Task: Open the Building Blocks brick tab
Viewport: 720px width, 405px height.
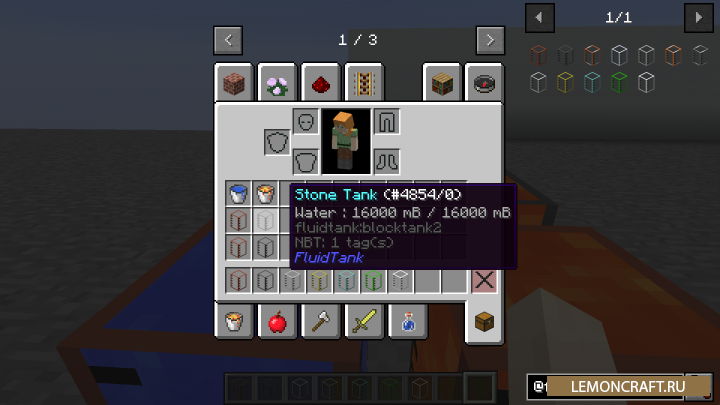Action: 233,84
